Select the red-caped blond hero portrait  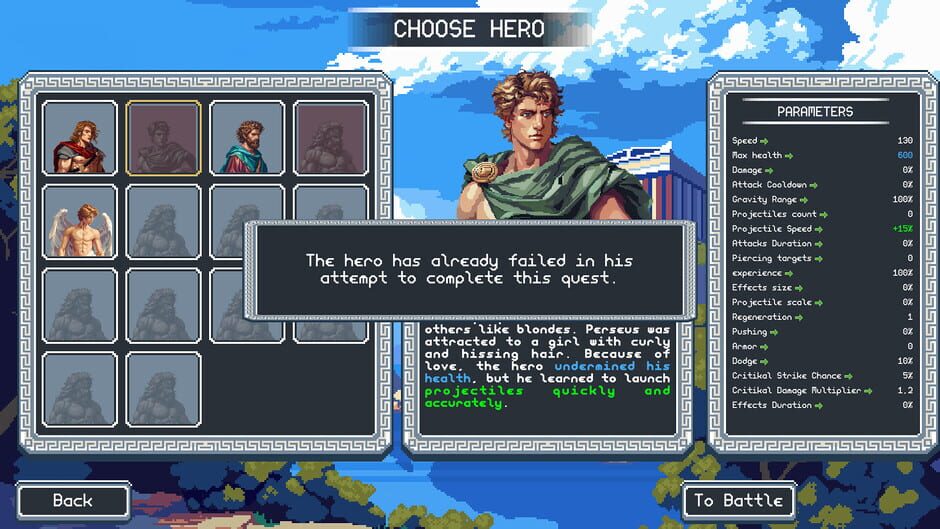(x=80, y=139)
